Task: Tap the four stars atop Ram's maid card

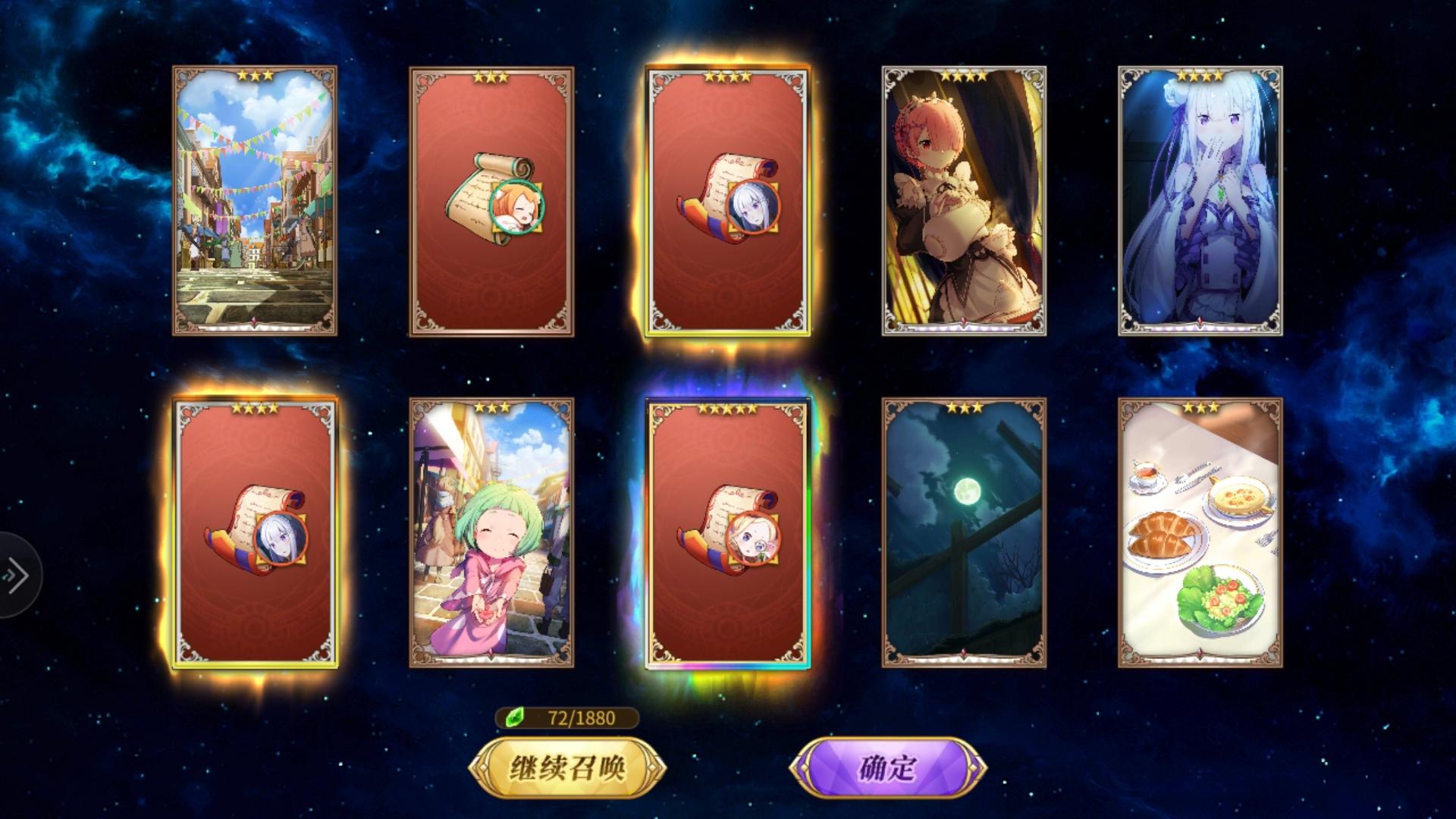Action: pyautogui.click(x=965, y=75)
